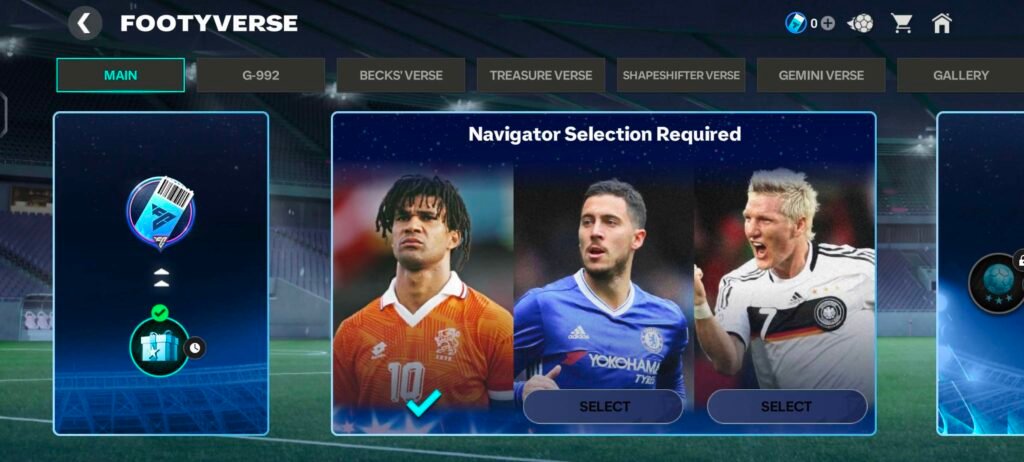Open the GALLERY tab
Screen dimensions: 1024x462
coord(960,75)
